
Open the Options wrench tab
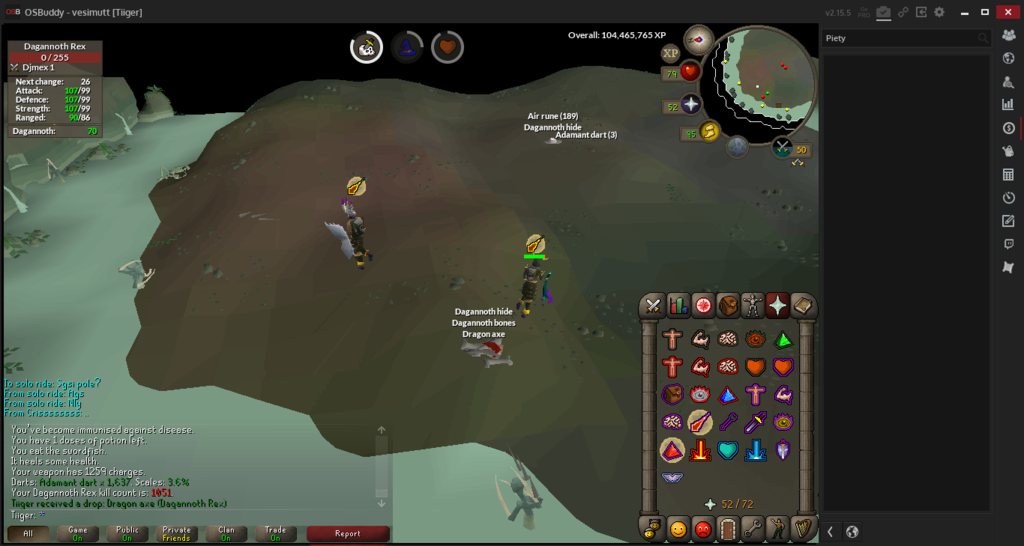(x=752, y=527)
